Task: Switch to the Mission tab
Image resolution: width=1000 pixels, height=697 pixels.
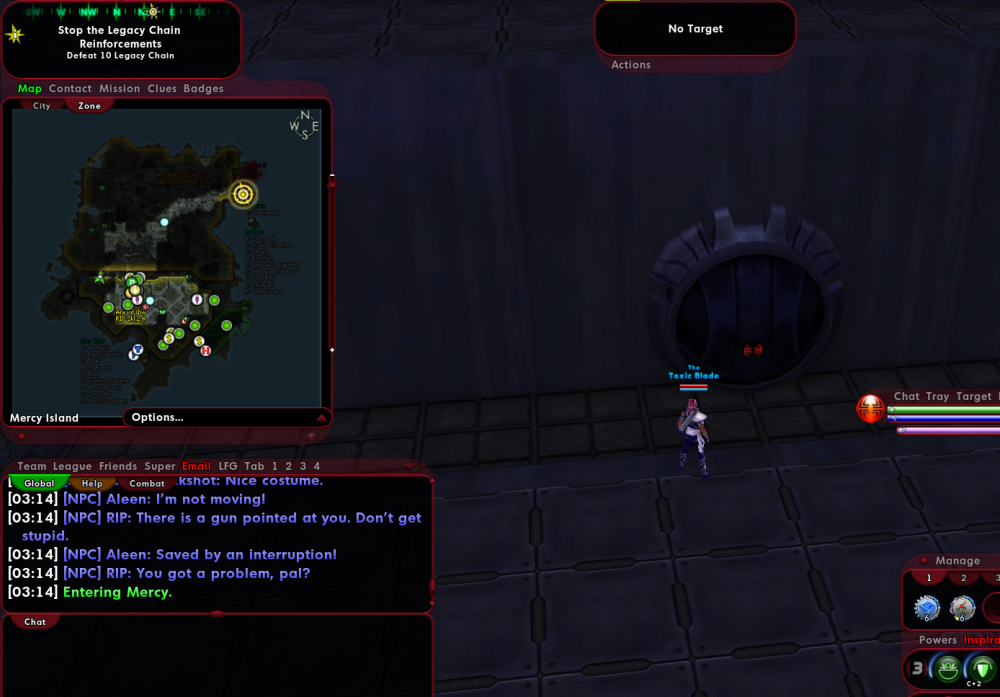Action: (x=119, y=89)
